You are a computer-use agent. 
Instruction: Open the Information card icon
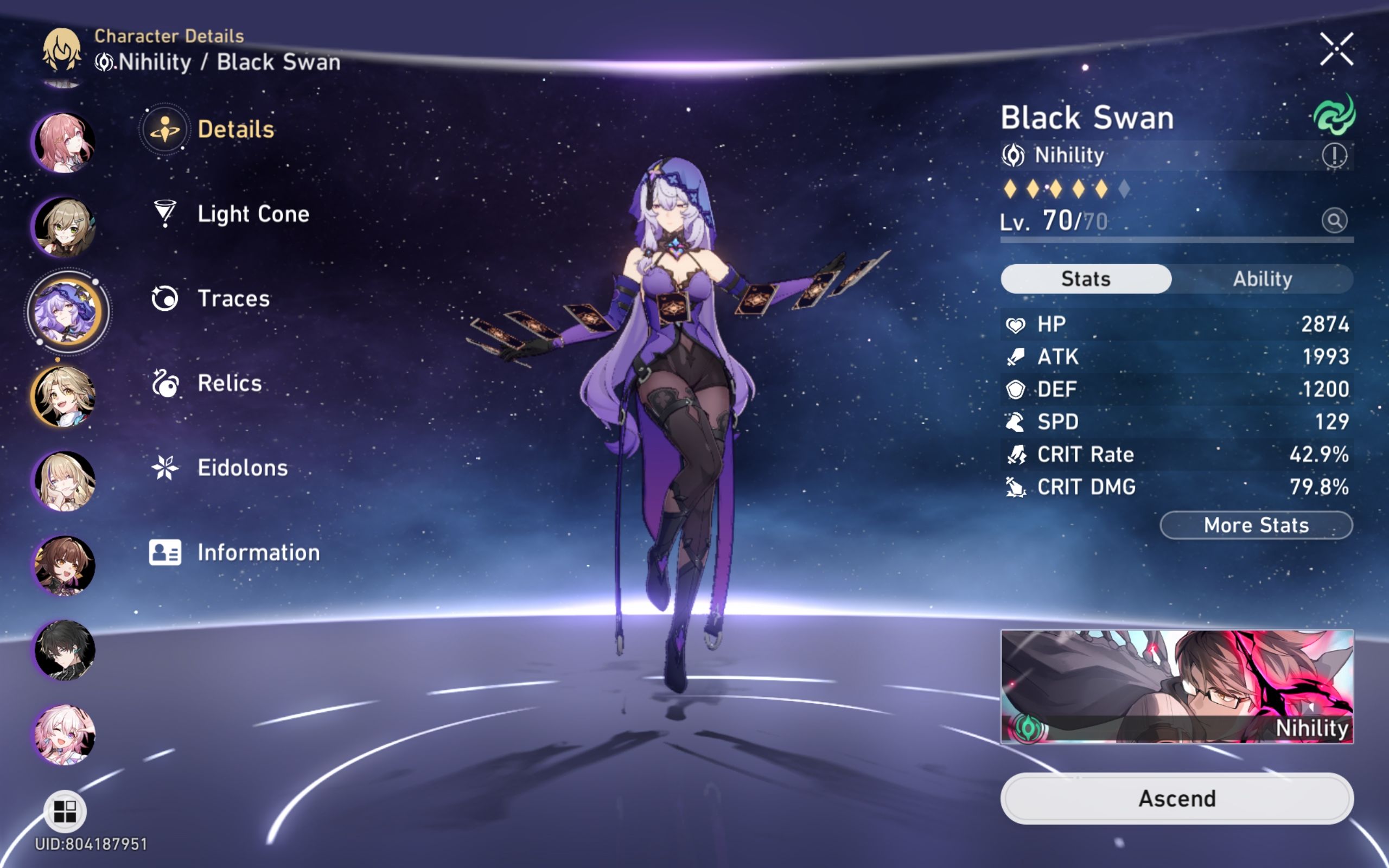pyautogui.click(x=165, y=553)
